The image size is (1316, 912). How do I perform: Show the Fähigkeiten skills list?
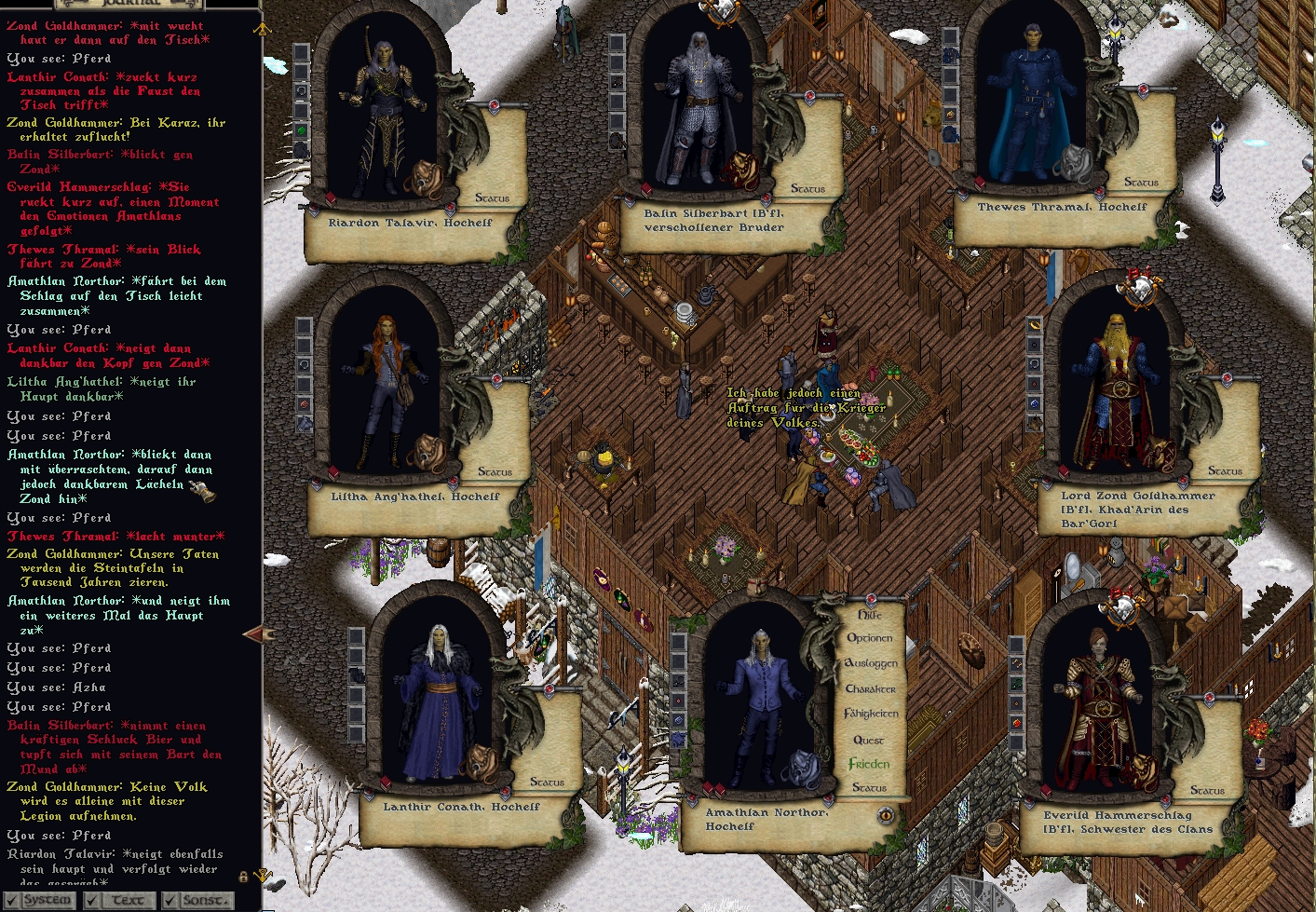[x=871, y=714]
